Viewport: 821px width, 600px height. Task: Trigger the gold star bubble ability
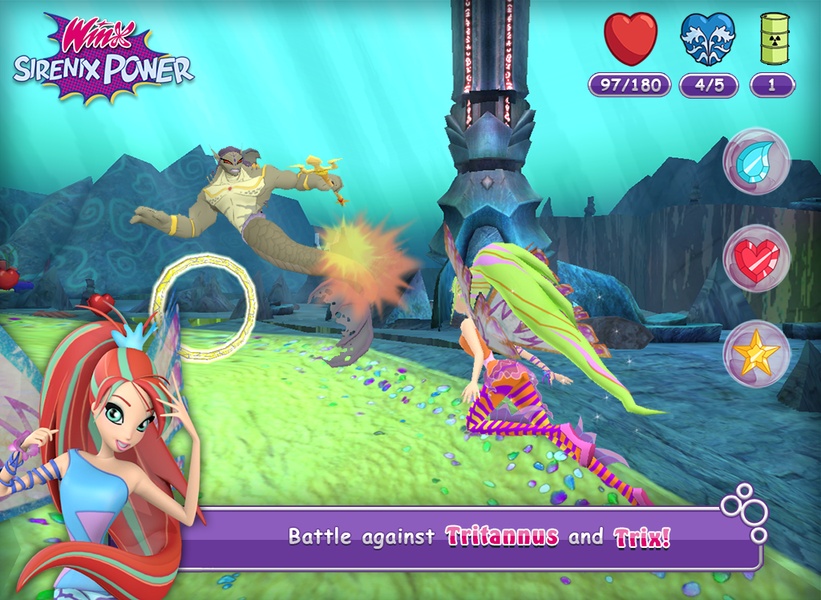click(x=756, y=354)
